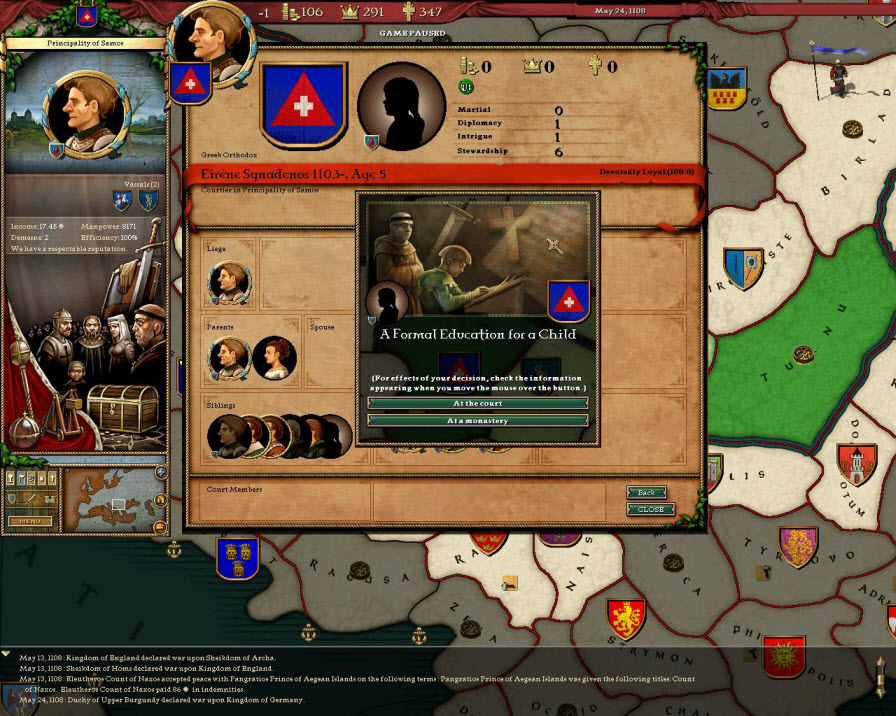Click the Back button on the character sheet
Image resolution: width=896 pixels, height=716 pixels.
(x=646, y=493)
